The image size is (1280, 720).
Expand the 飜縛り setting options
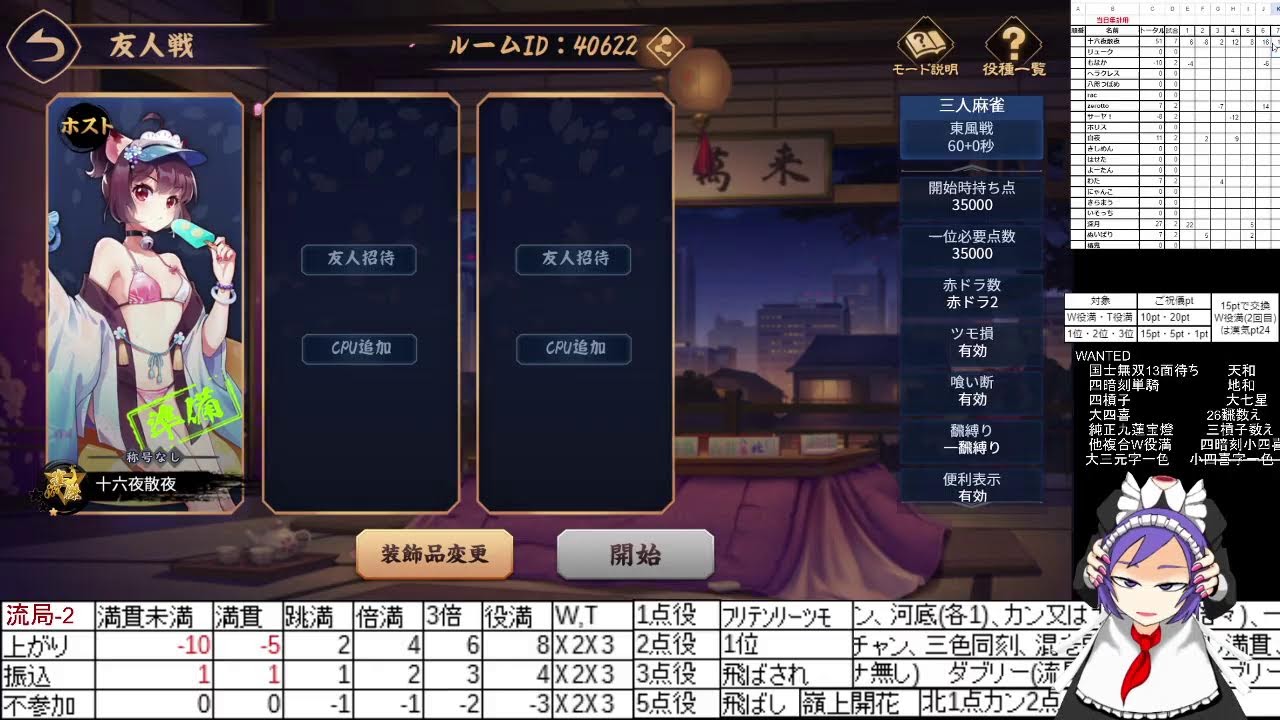(x=971, y=439)
